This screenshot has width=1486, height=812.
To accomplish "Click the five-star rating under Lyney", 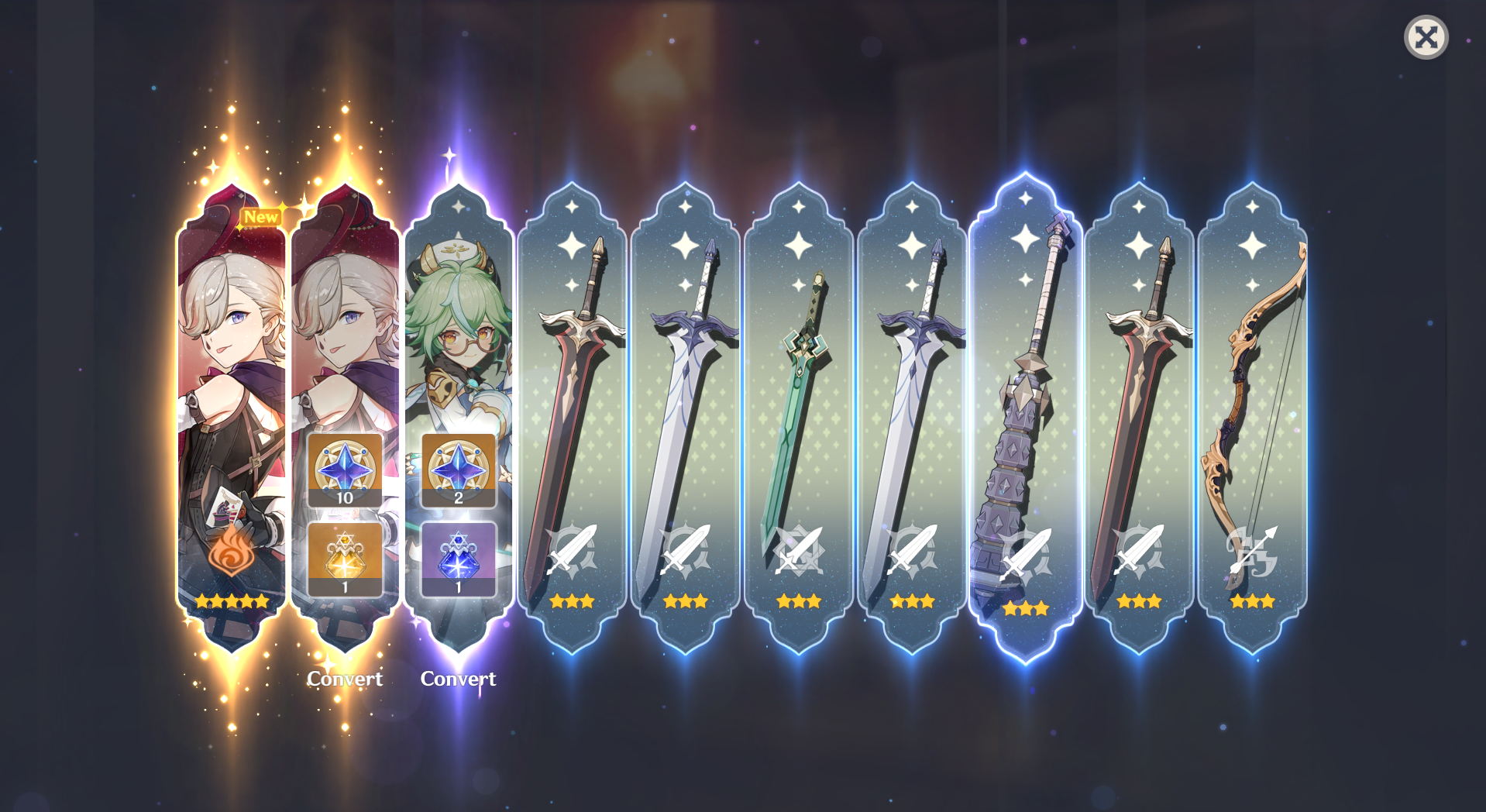I will click(x=231, y=599).
